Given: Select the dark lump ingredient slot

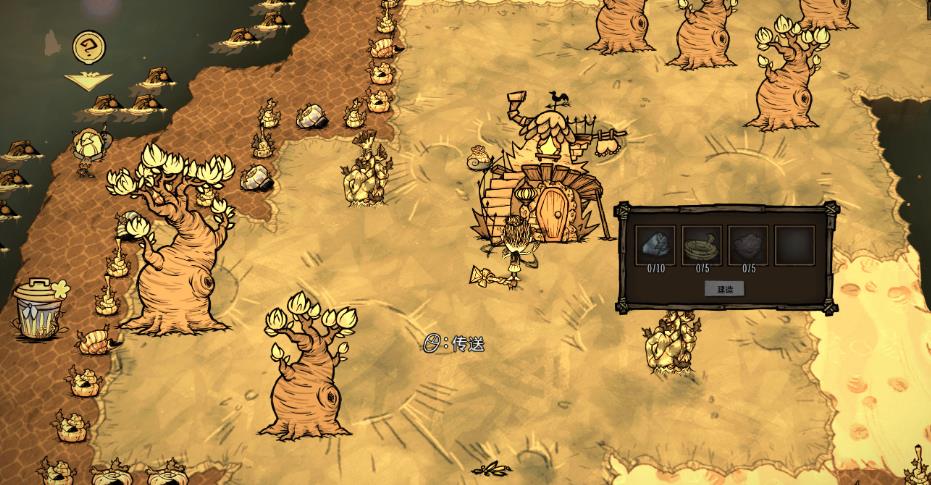Looking at the screenshot, I should pos(747,245).
